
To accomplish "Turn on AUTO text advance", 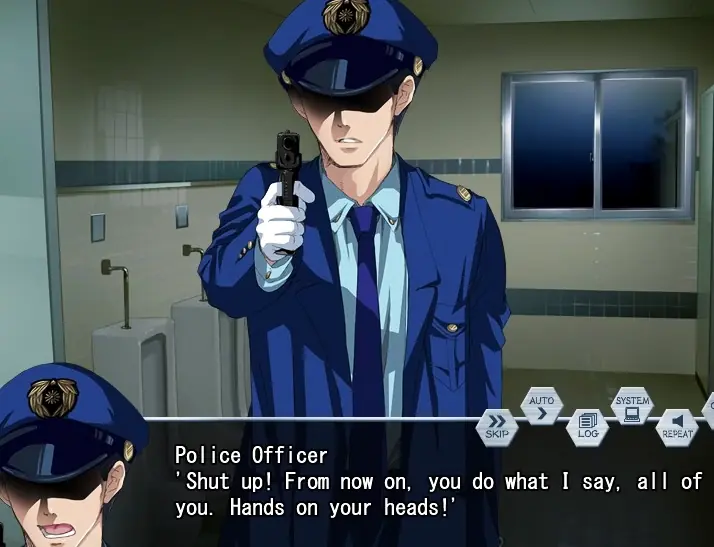I will pyautogui.click(x=541, y=407).
